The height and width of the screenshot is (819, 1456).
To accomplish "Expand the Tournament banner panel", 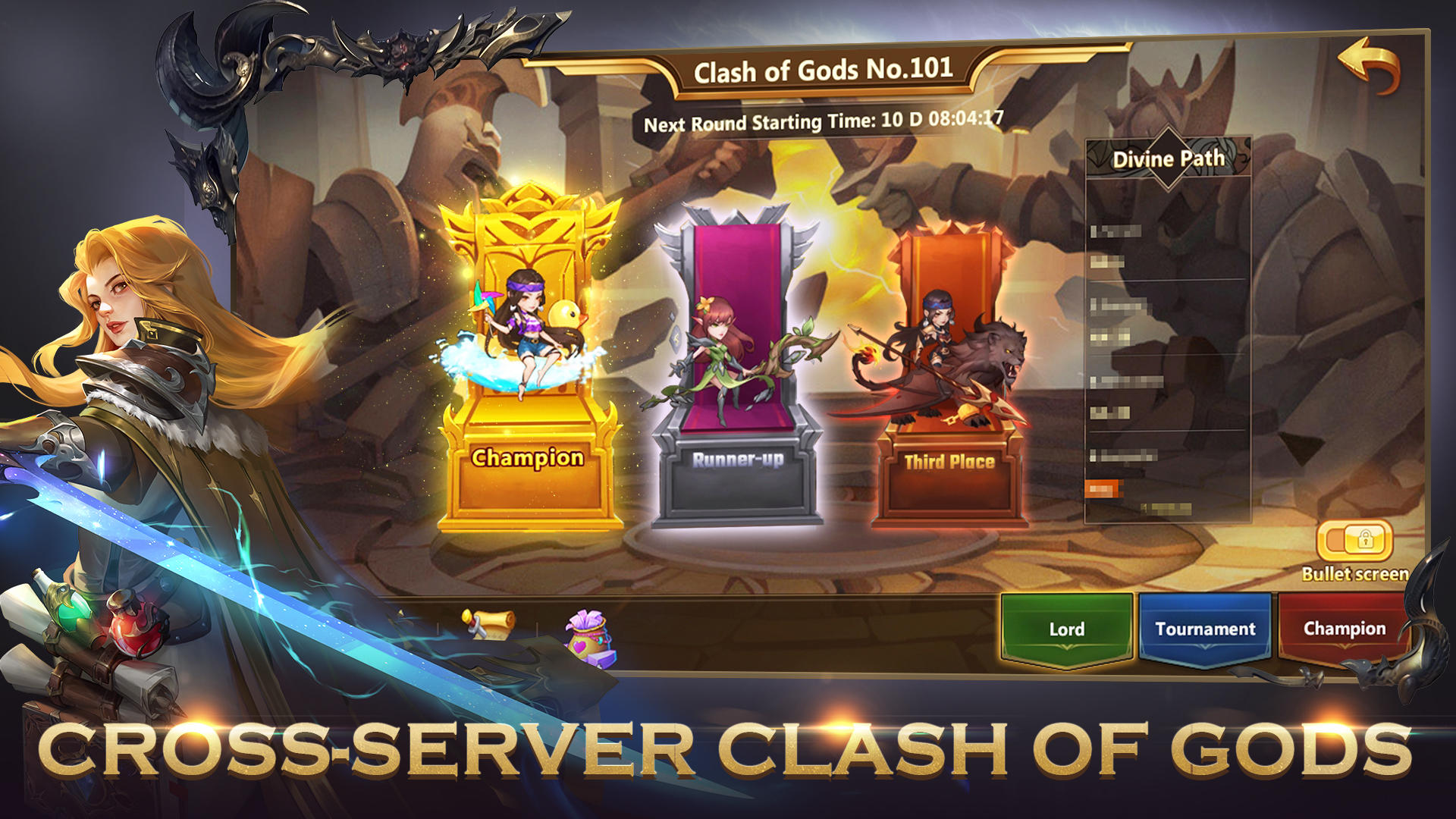I will (1204, 627).
